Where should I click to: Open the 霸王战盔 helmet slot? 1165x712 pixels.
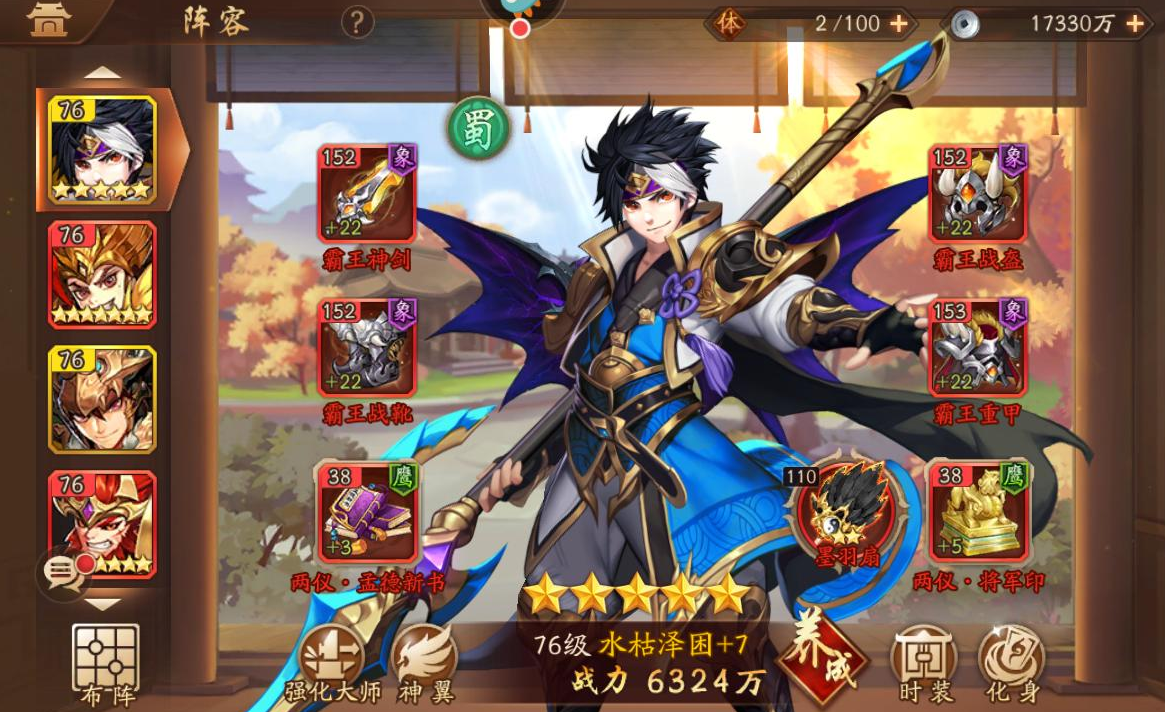coord(977,194)
